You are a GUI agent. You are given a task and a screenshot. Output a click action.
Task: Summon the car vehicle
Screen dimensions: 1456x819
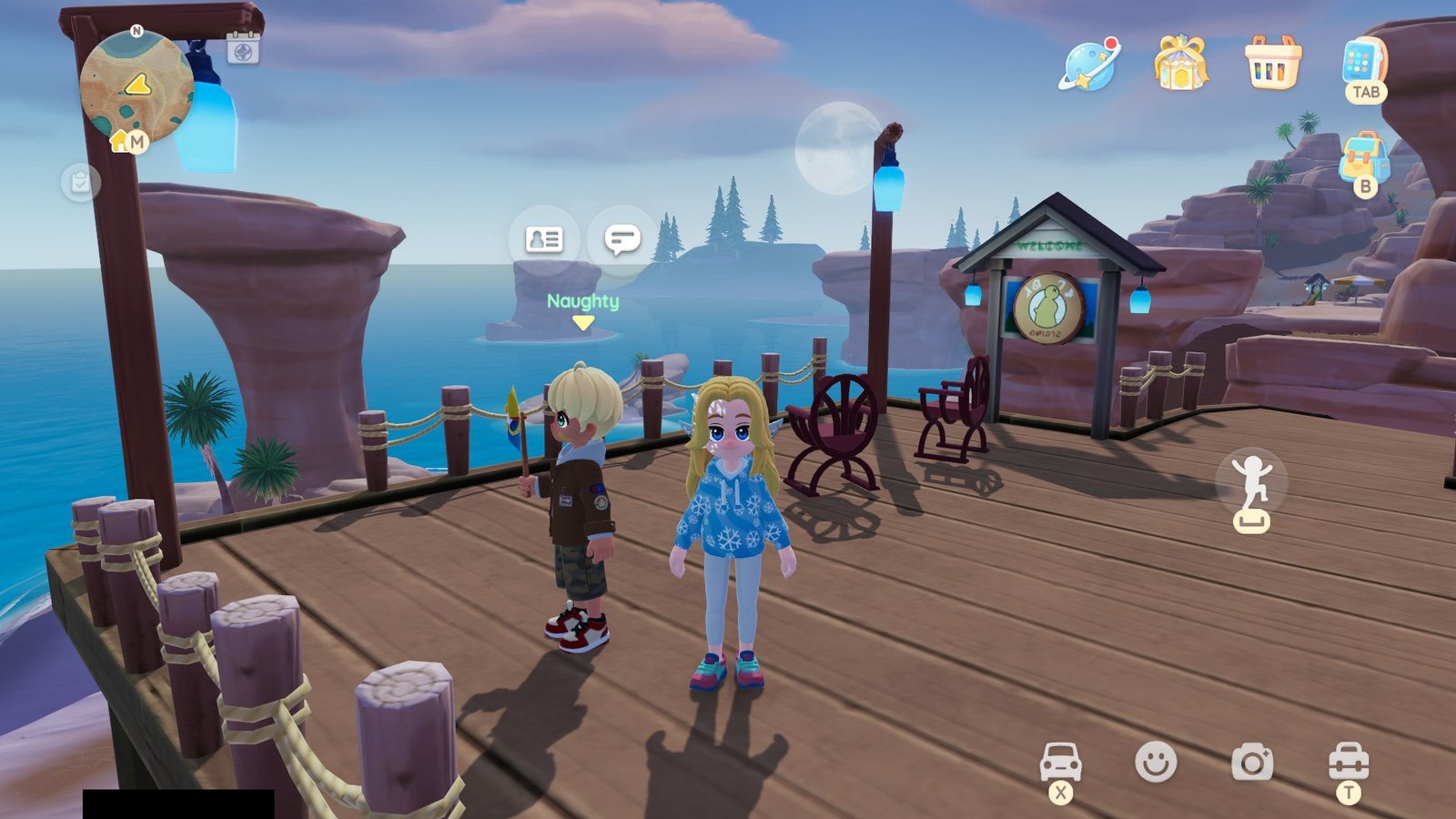pyautogui.click(x=1060, y=762)
